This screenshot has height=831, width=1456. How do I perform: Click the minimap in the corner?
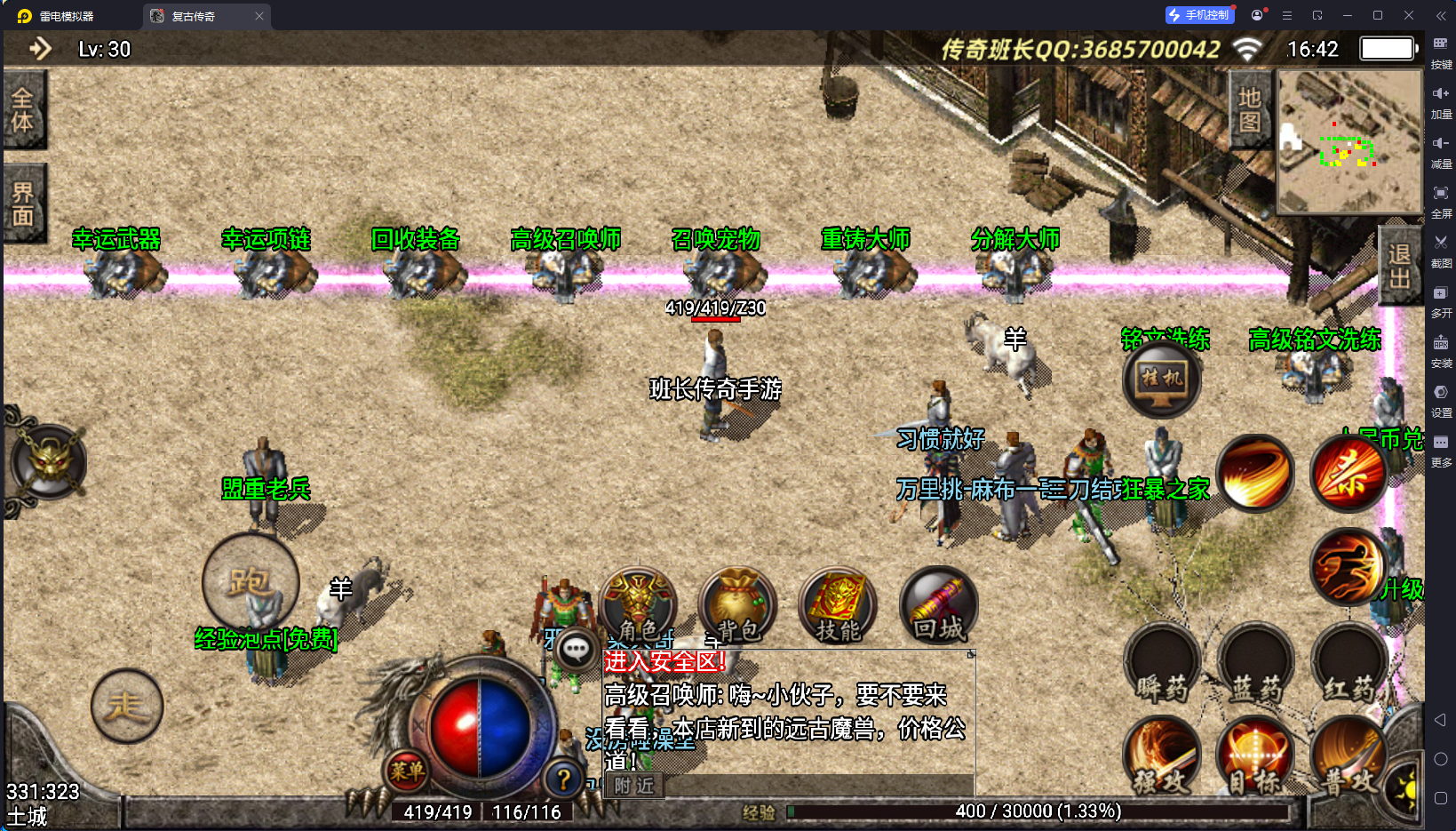pyautogui.click(x=1349, y=140)
